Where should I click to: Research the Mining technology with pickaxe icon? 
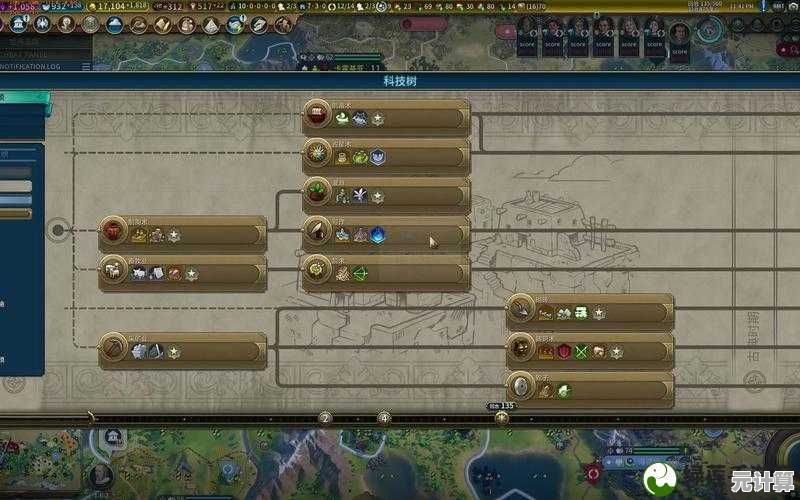[183, 351]
